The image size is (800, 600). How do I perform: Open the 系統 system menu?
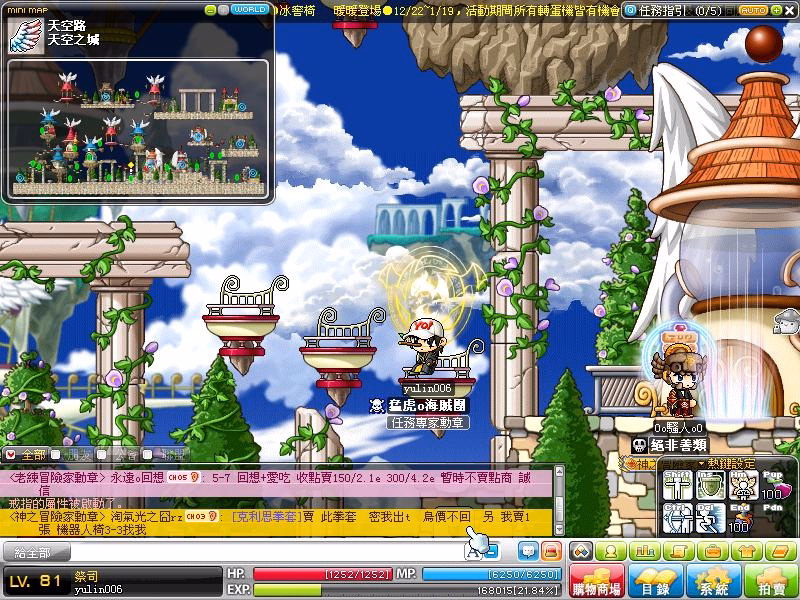click(x=713, y=582)
